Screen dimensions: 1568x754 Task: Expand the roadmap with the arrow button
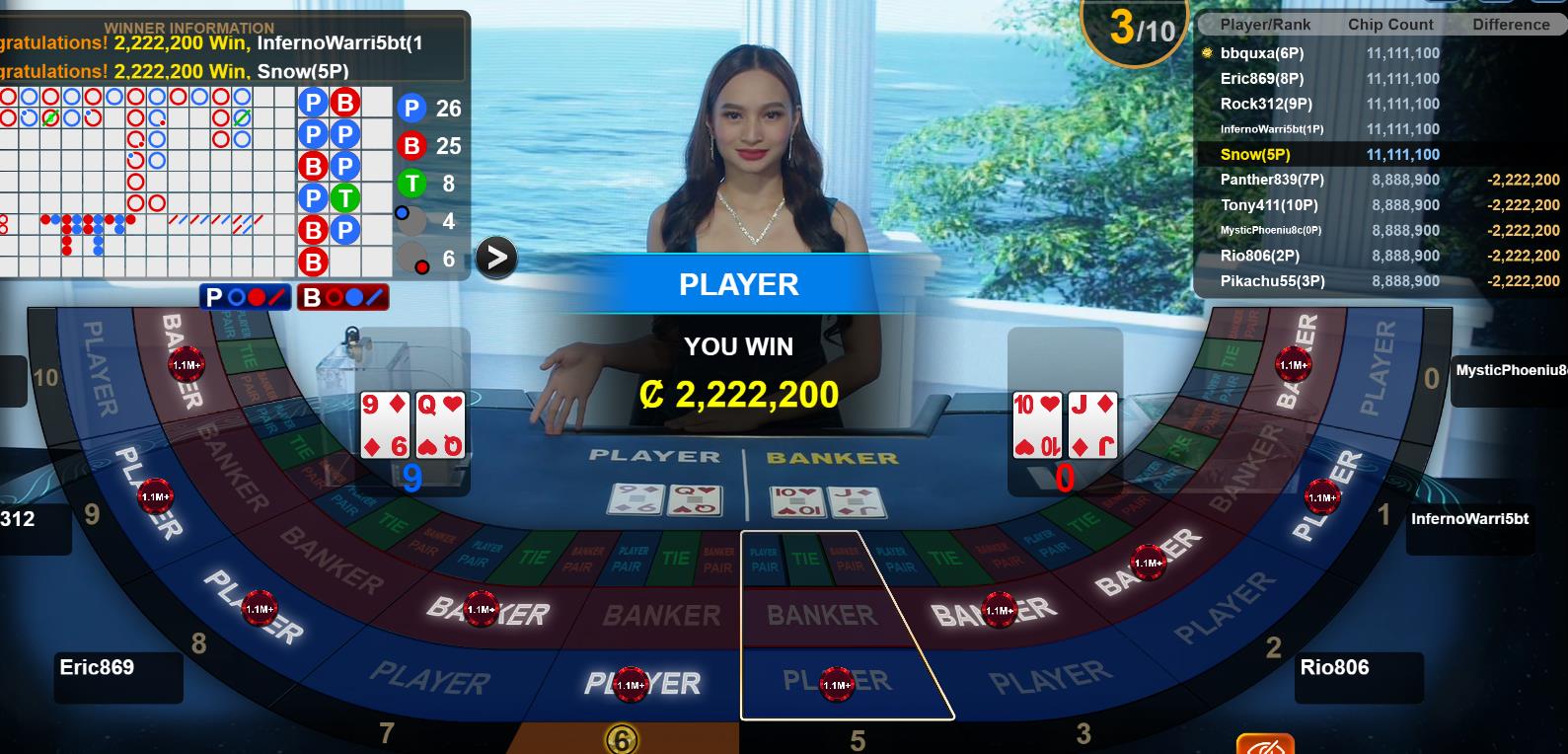pyautogui.click(x=496, y=258)
